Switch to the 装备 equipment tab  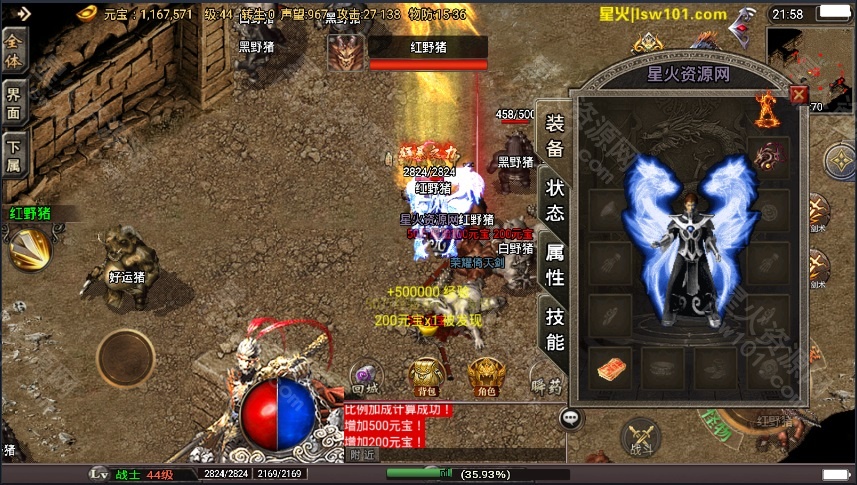[554, 136]
